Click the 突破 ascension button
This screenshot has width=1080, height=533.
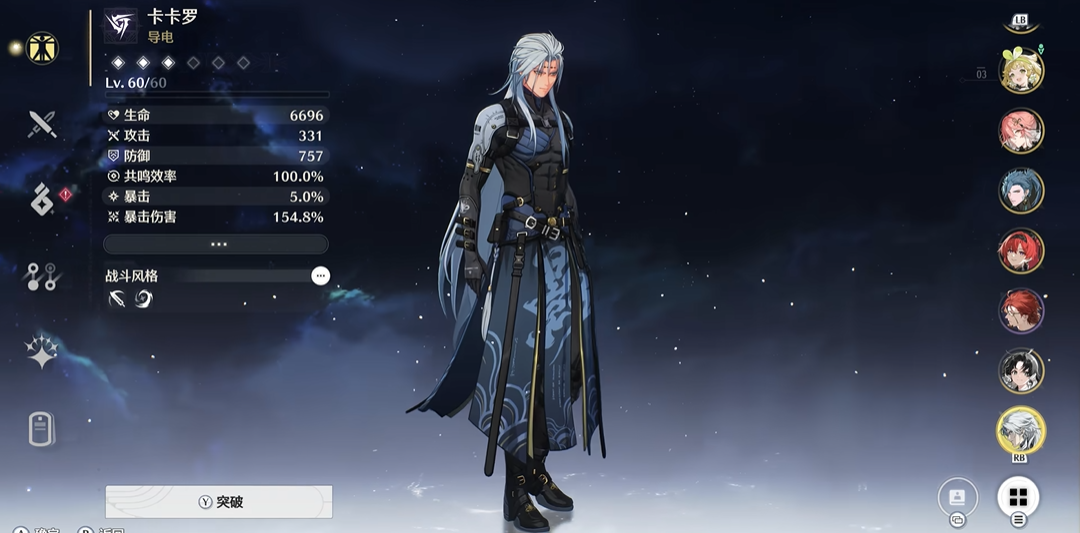[x=218, y=502]
